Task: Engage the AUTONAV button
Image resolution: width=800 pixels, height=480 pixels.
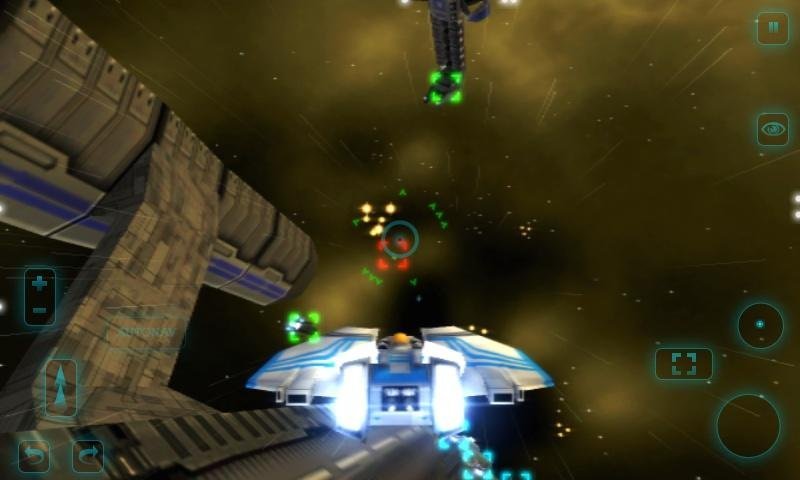Action: click(146, 331)
